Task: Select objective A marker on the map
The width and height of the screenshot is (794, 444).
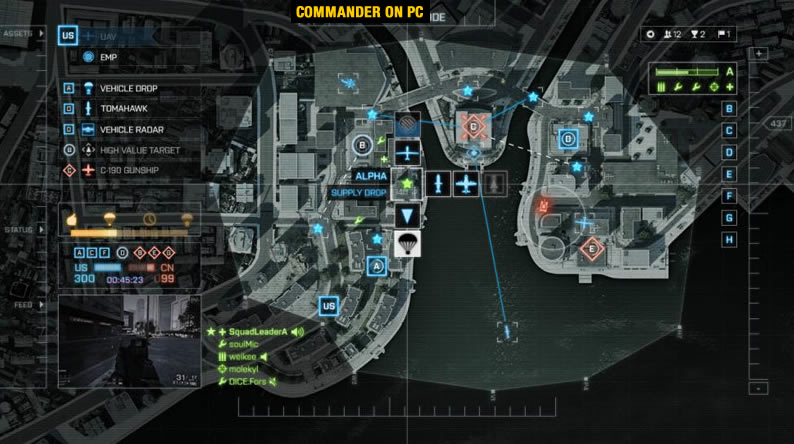Action: 377,266
